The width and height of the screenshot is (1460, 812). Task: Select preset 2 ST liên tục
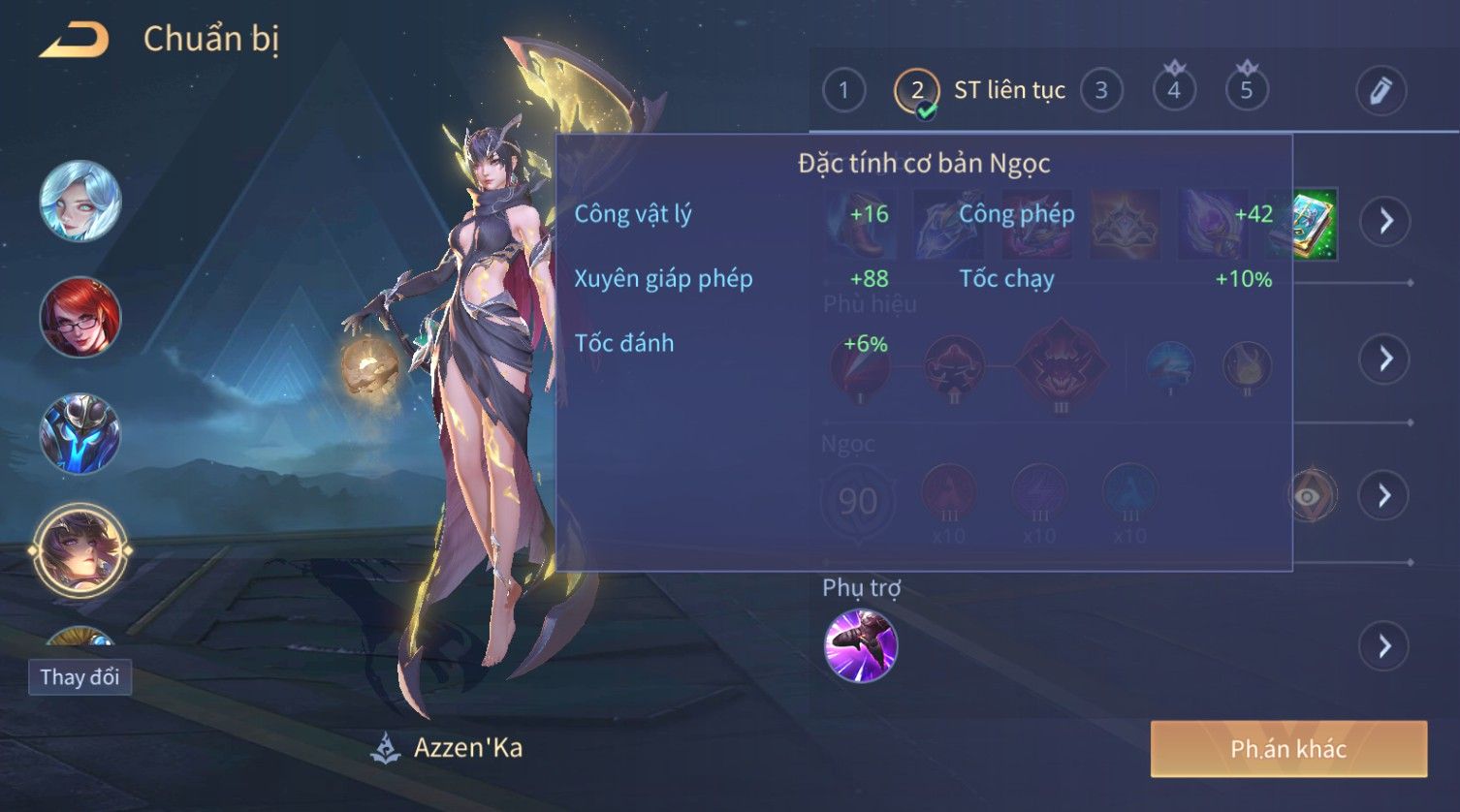(917, 91)
